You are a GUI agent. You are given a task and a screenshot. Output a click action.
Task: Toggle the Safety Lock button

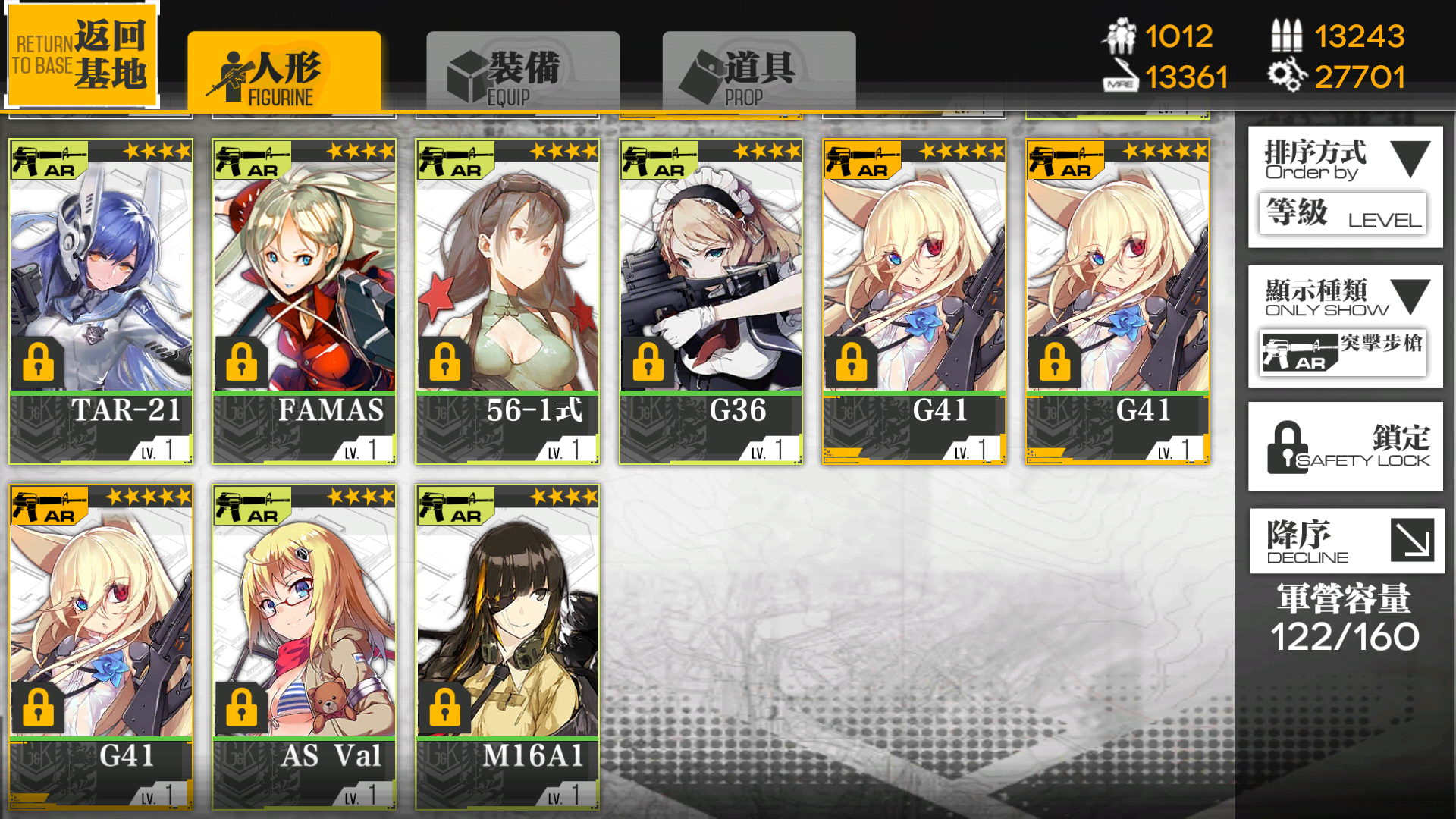[x=1345, y=447]
